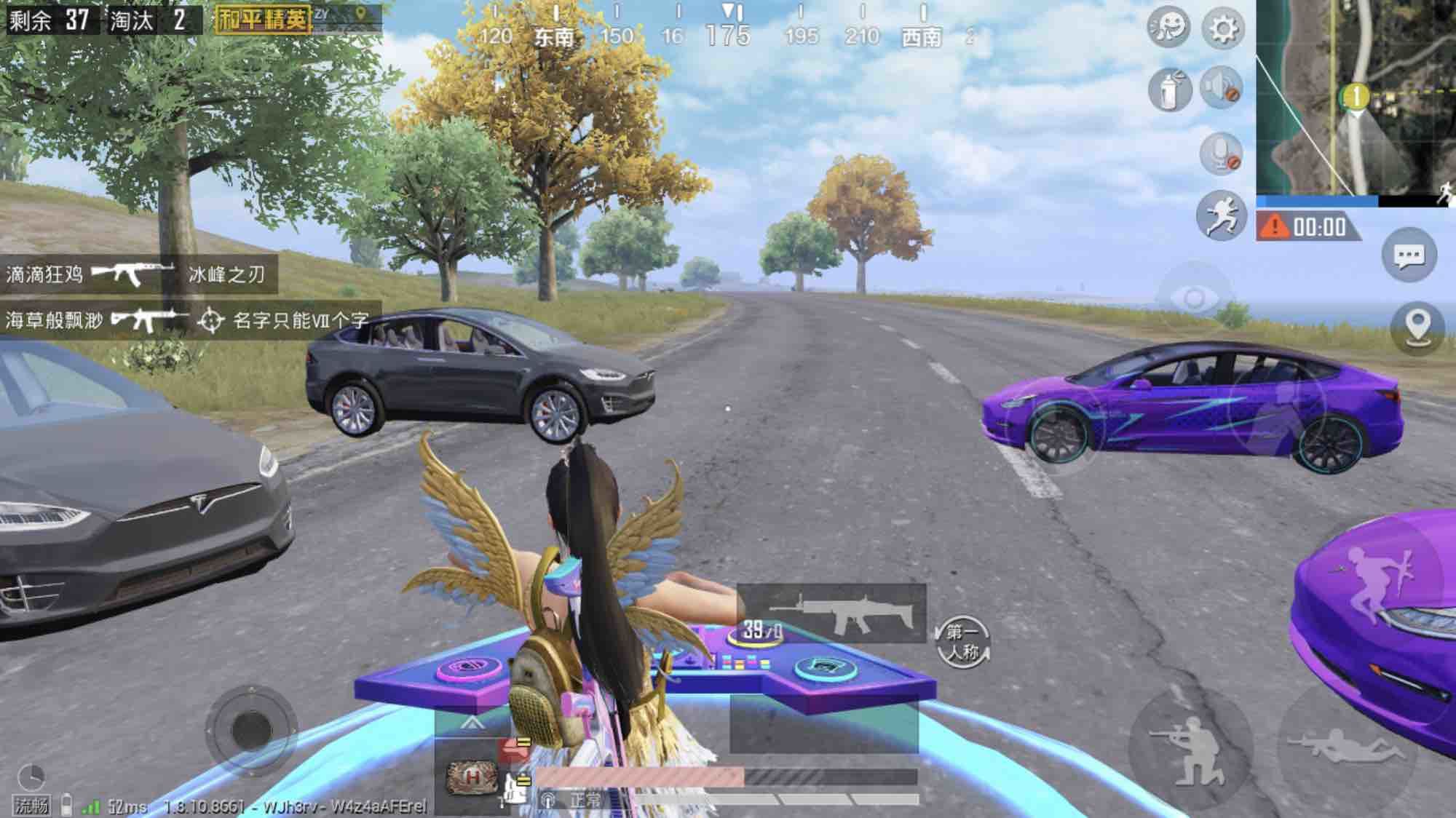
Task: Open the emote face menu
Action: (x=1168, y=28)
